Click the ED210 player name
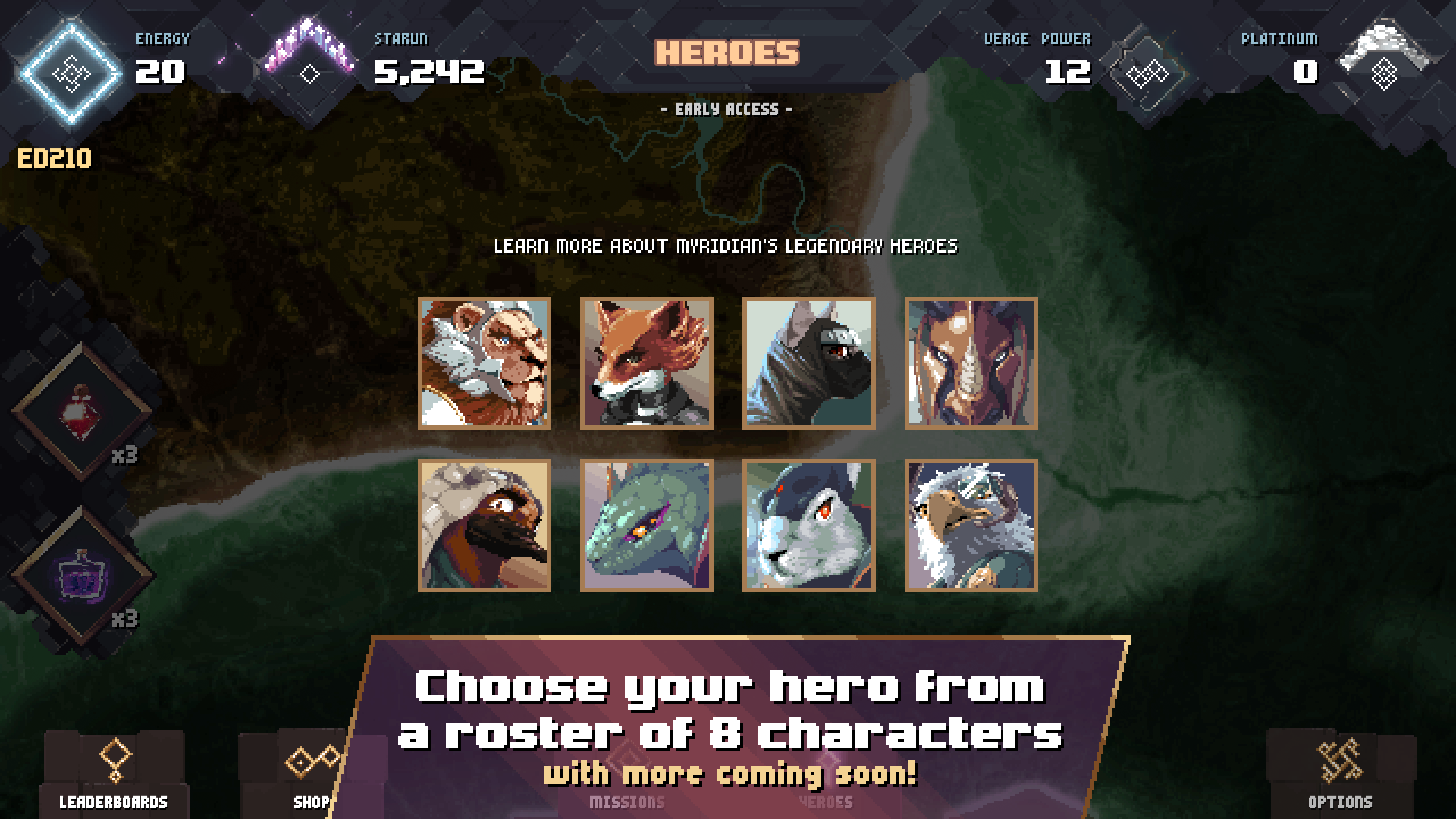This screenshot has width=1456, height=819. click(53, 159)
